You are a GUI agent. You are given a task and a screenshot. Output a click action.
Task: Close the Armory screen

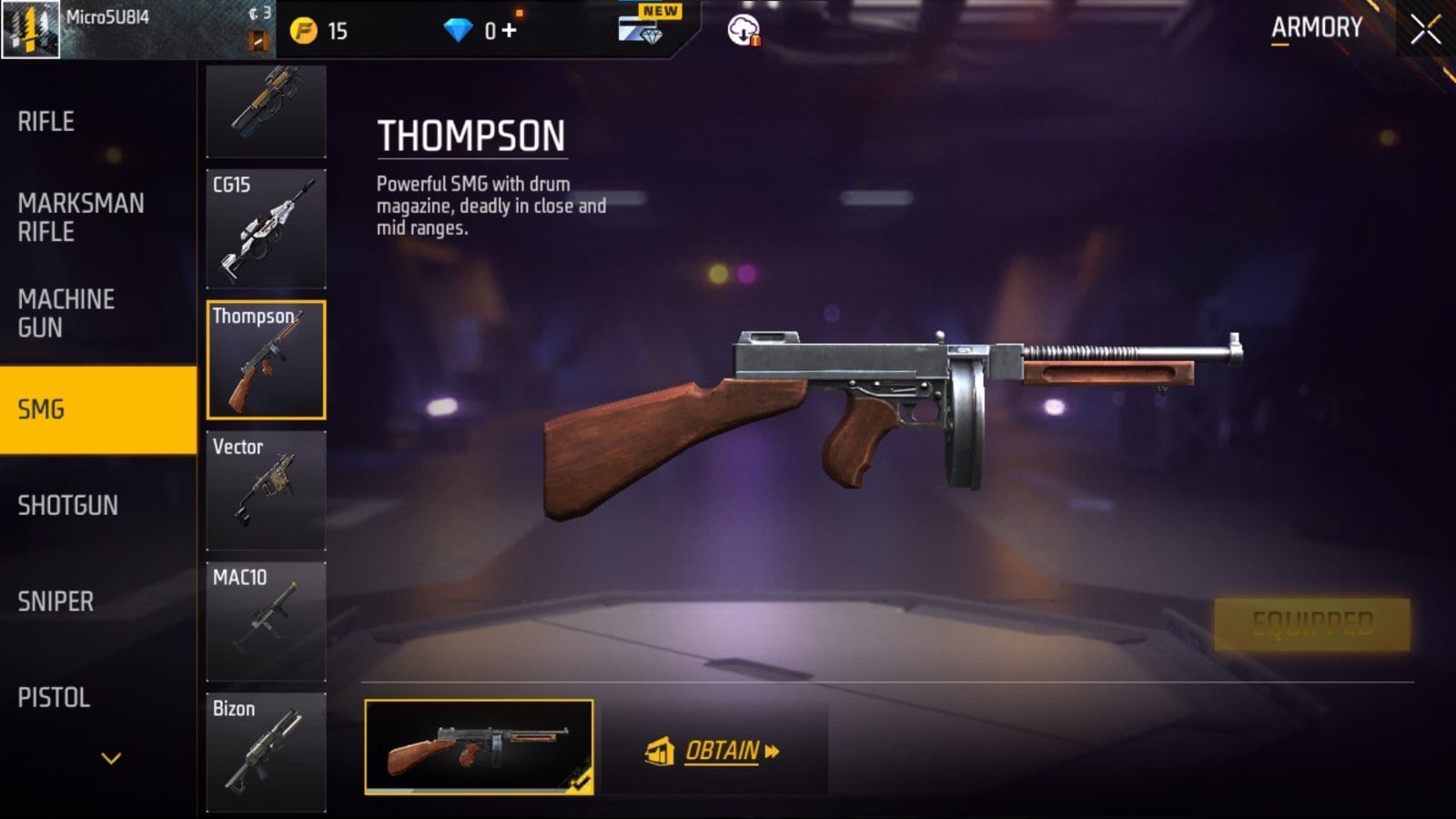(1425, 30)
